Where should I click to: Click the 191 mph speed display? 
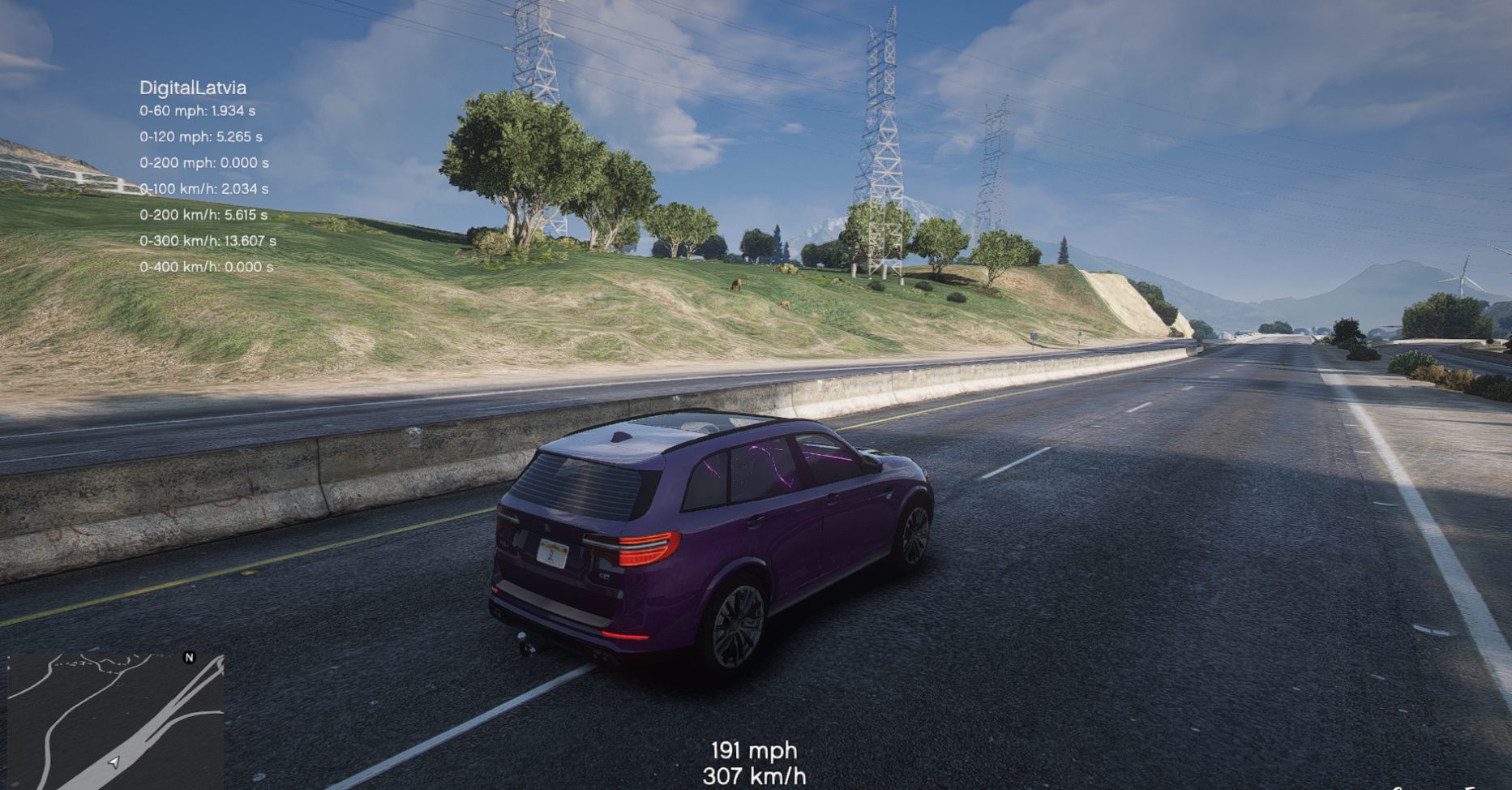click(753, 749)
